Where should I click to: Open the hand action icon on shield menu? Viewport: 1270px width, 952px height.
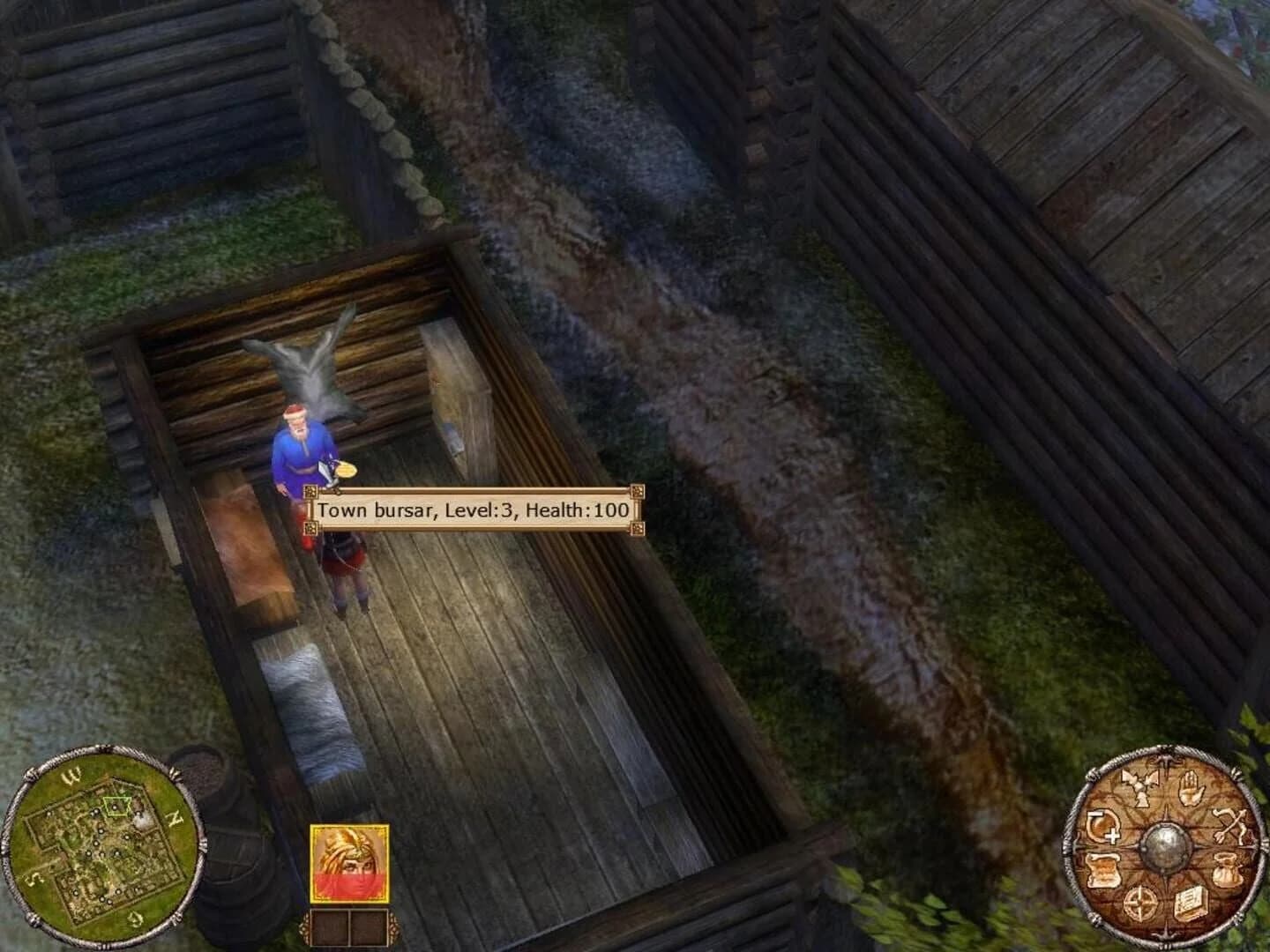[1190, 789]
